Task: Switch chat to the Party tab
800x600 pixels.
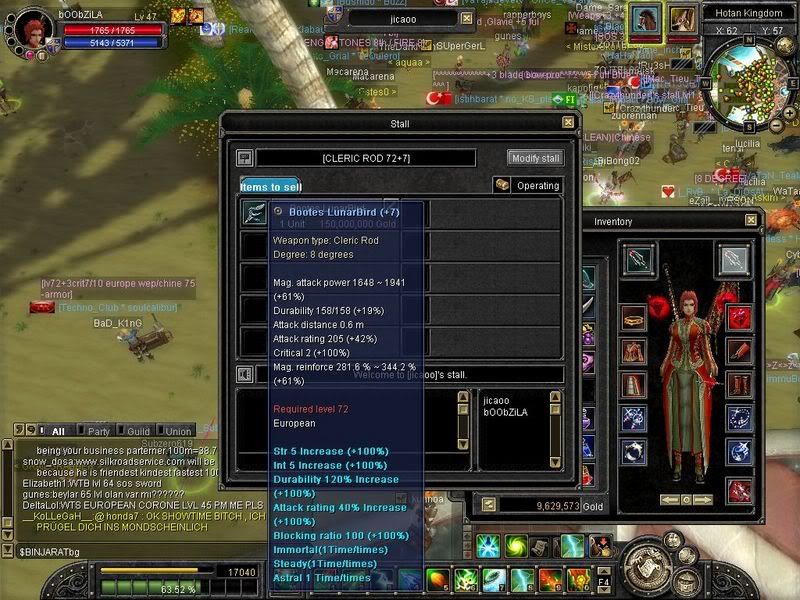Action: pyautogui.click(x=99, y=431)
